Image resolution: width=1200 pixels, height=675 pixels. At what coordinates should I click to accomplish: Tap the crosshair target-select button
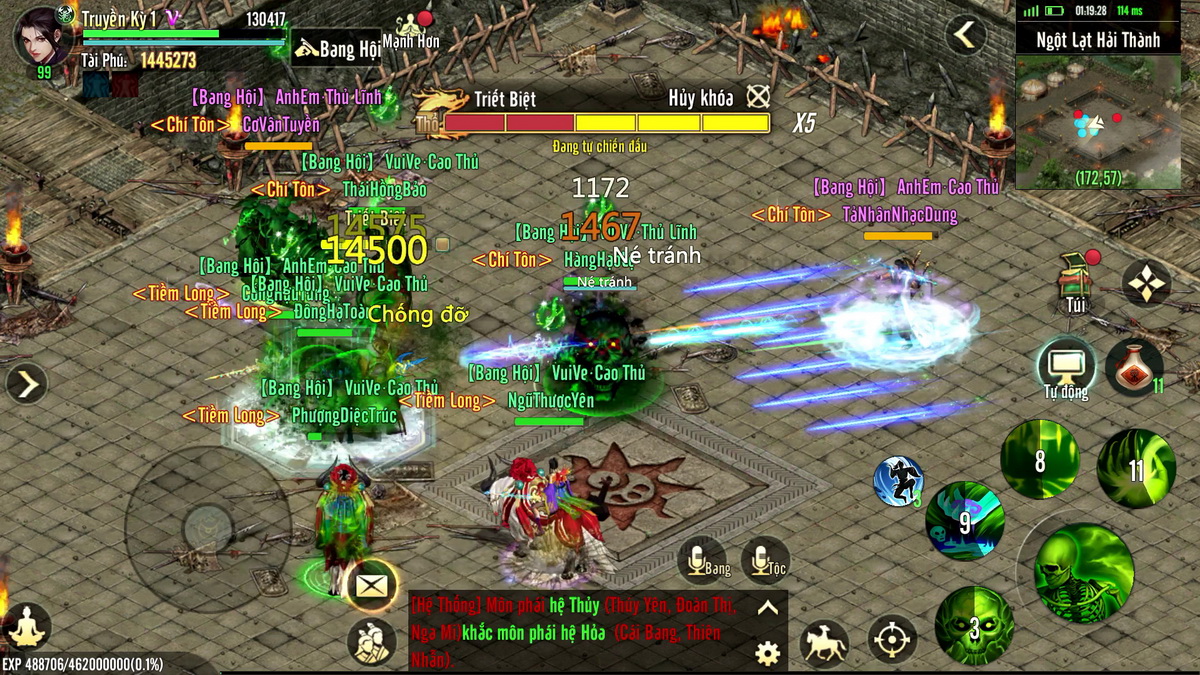point(892,639)
